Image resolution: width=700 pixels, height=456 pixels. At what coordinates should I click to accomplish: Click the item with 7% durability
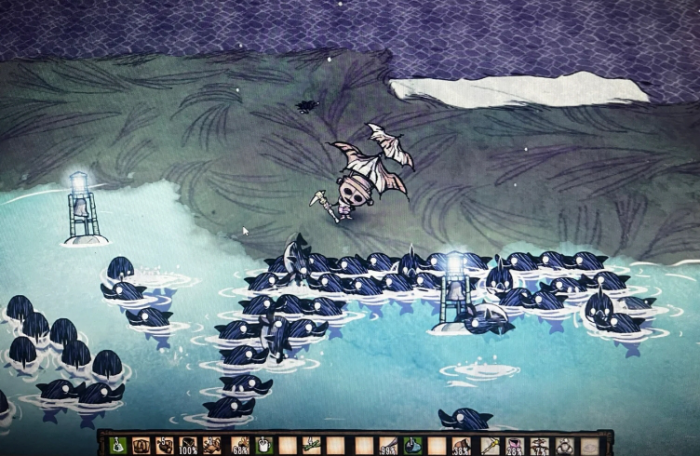pyautogui.click(x=539, y=445)
